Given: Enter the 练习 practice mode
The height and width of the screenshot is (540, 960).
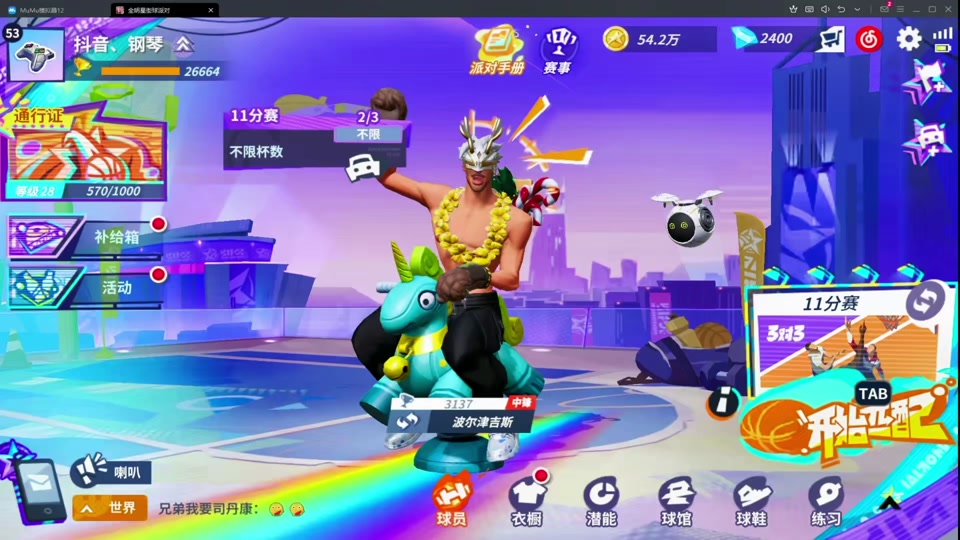Looking at the screenshot, I should 826,501.
